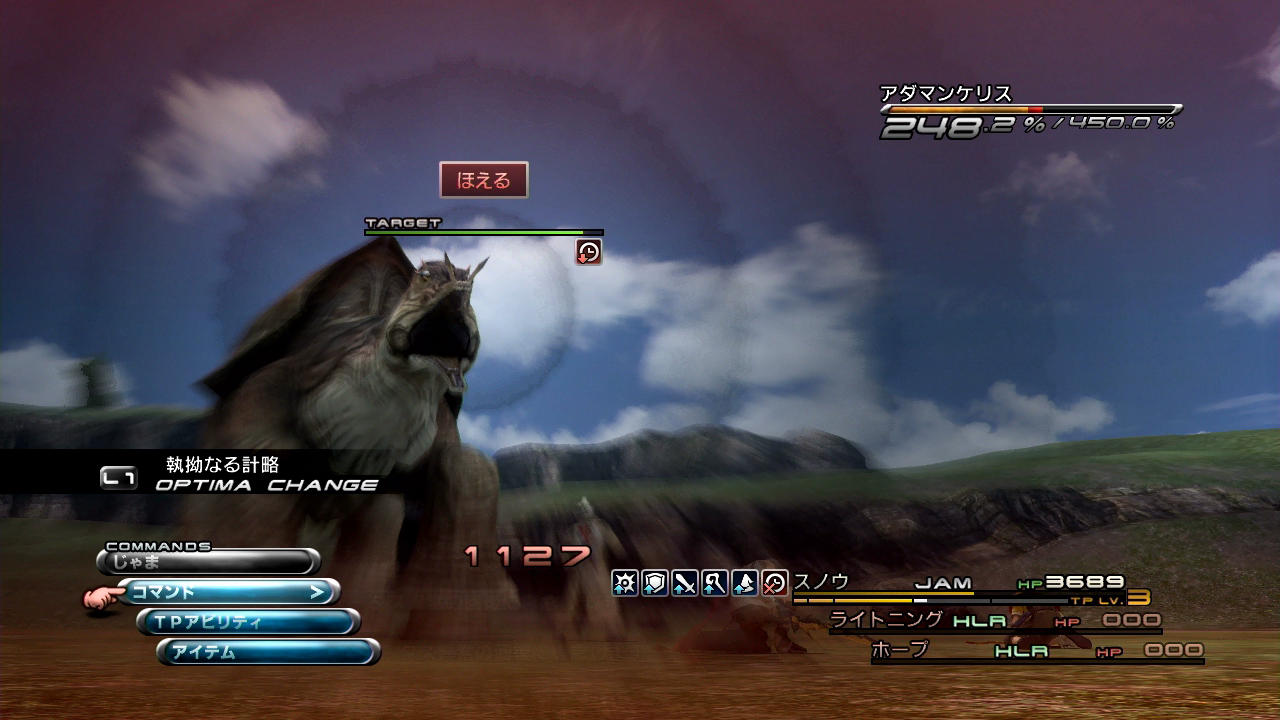
Task: Click the wizard hat buff status icon
Action: (744, 583)
